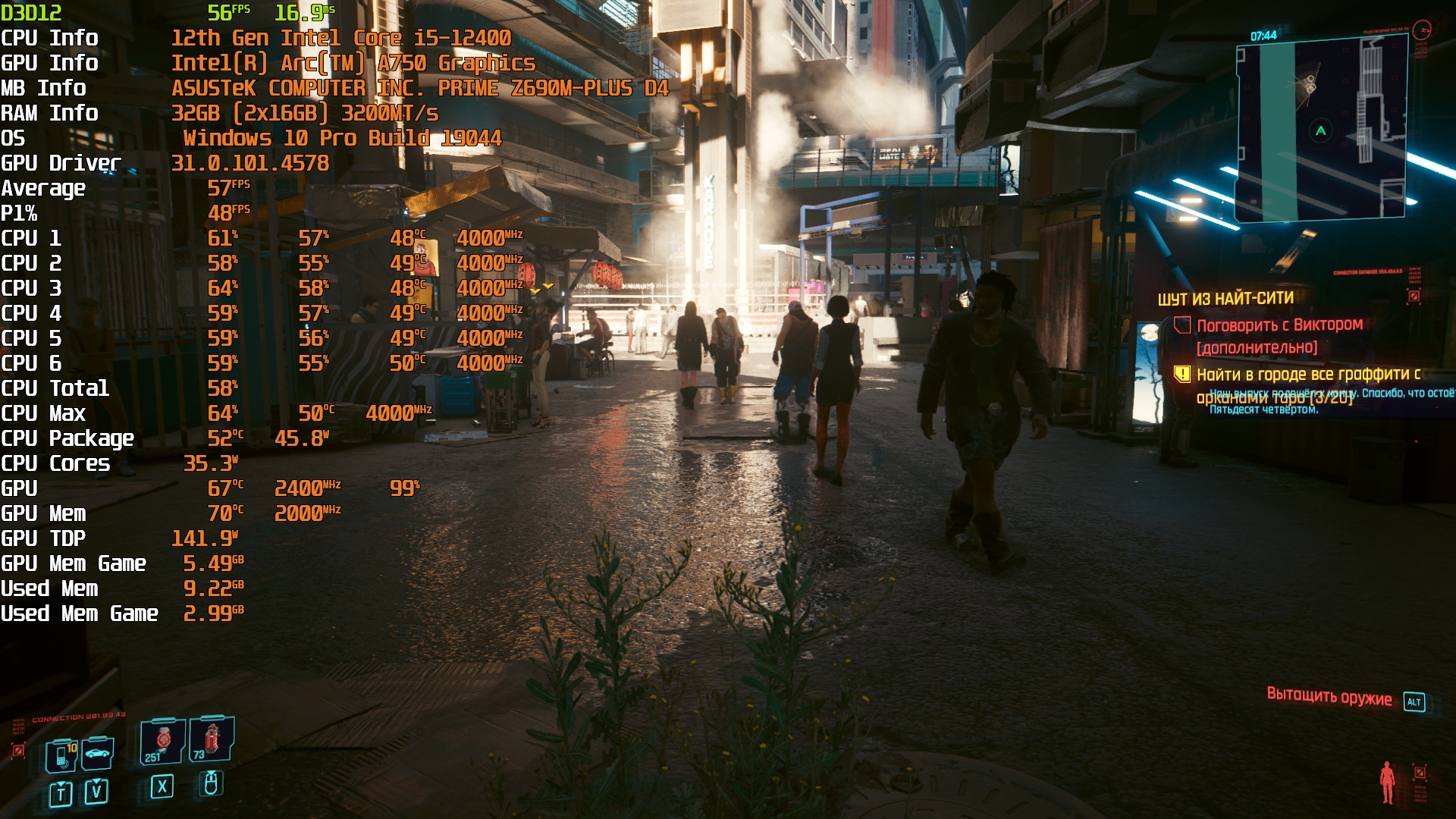The width and height of the screenshot is (1456, 819).
Task: Select the tarot graffiti objective entry
Action: pyautogui.click(x=1307, y=375)
